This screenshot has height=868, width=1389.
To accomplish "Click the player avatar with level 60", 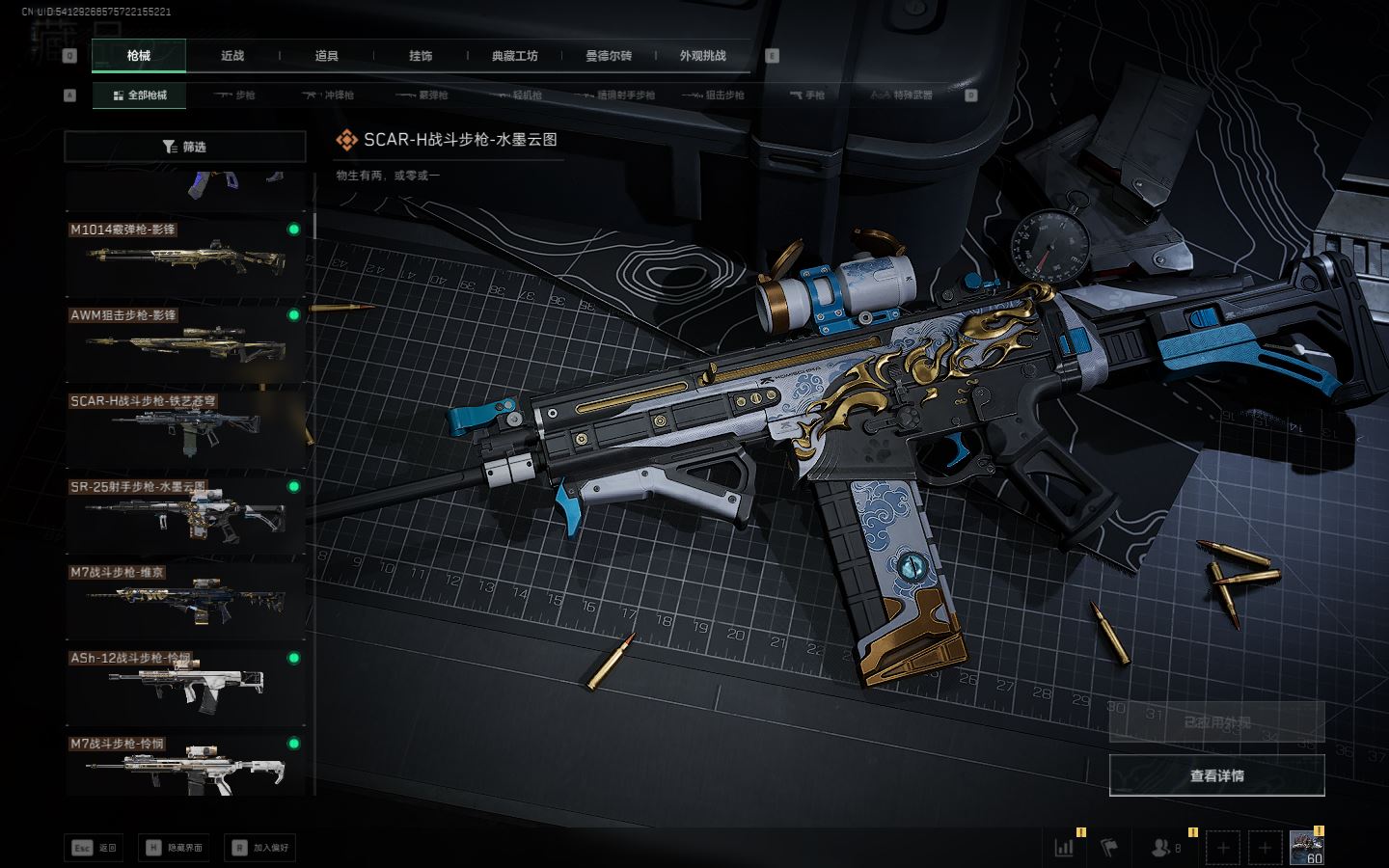I will pos(1306,848).
